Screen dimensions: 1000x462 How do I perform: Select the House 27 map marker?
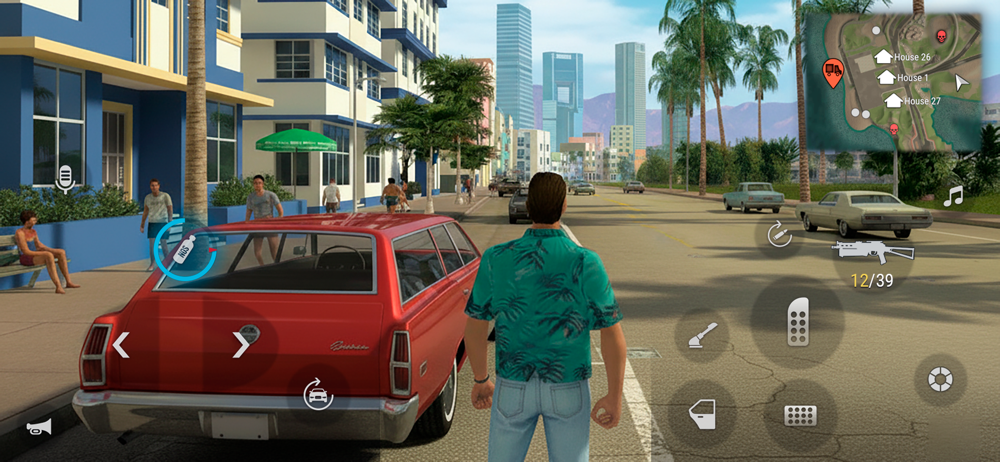click(893, 100)
